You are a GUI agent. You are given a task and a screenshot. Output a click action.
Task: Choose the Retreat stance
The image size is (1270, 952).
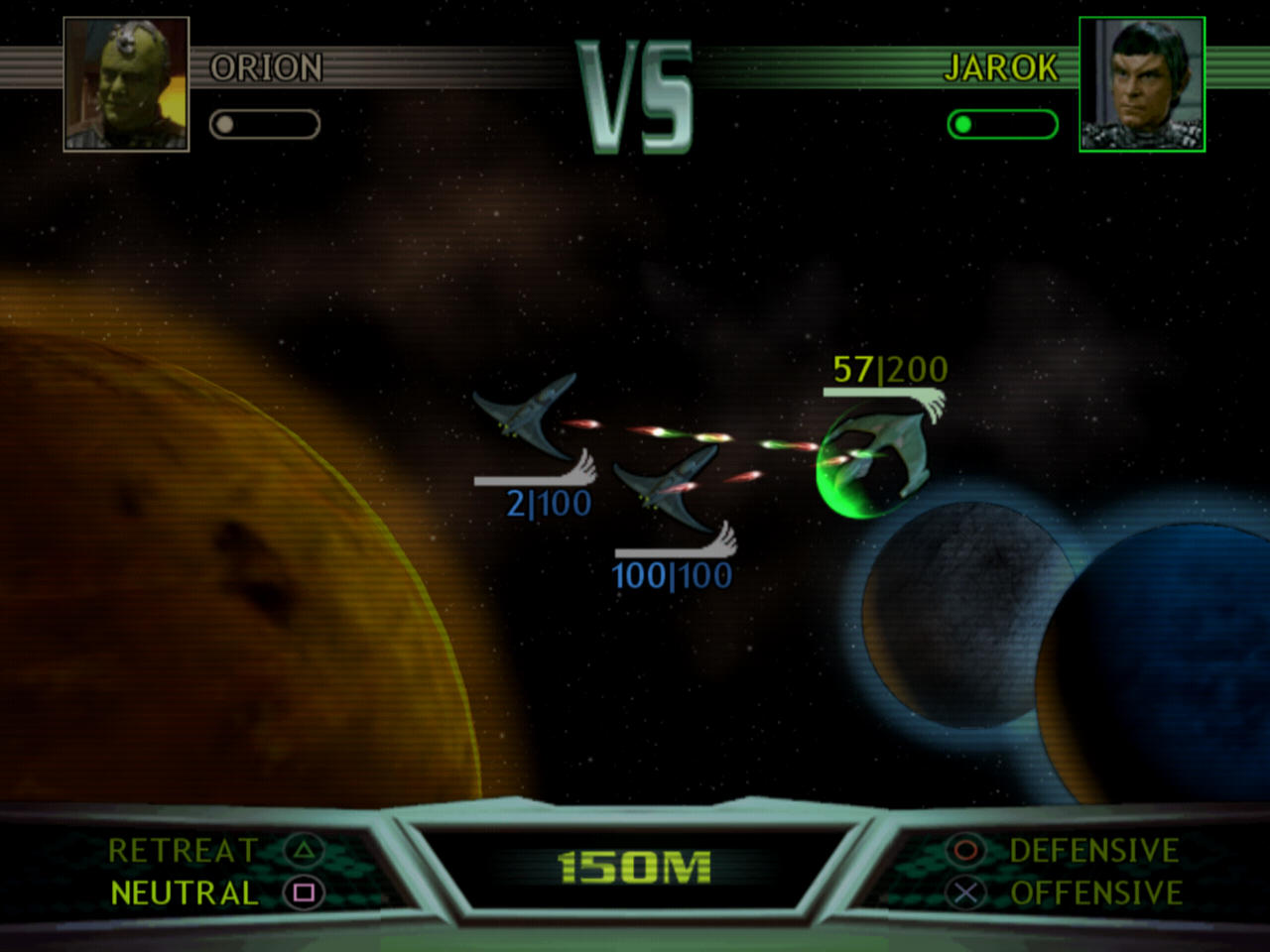pos(183,851)
